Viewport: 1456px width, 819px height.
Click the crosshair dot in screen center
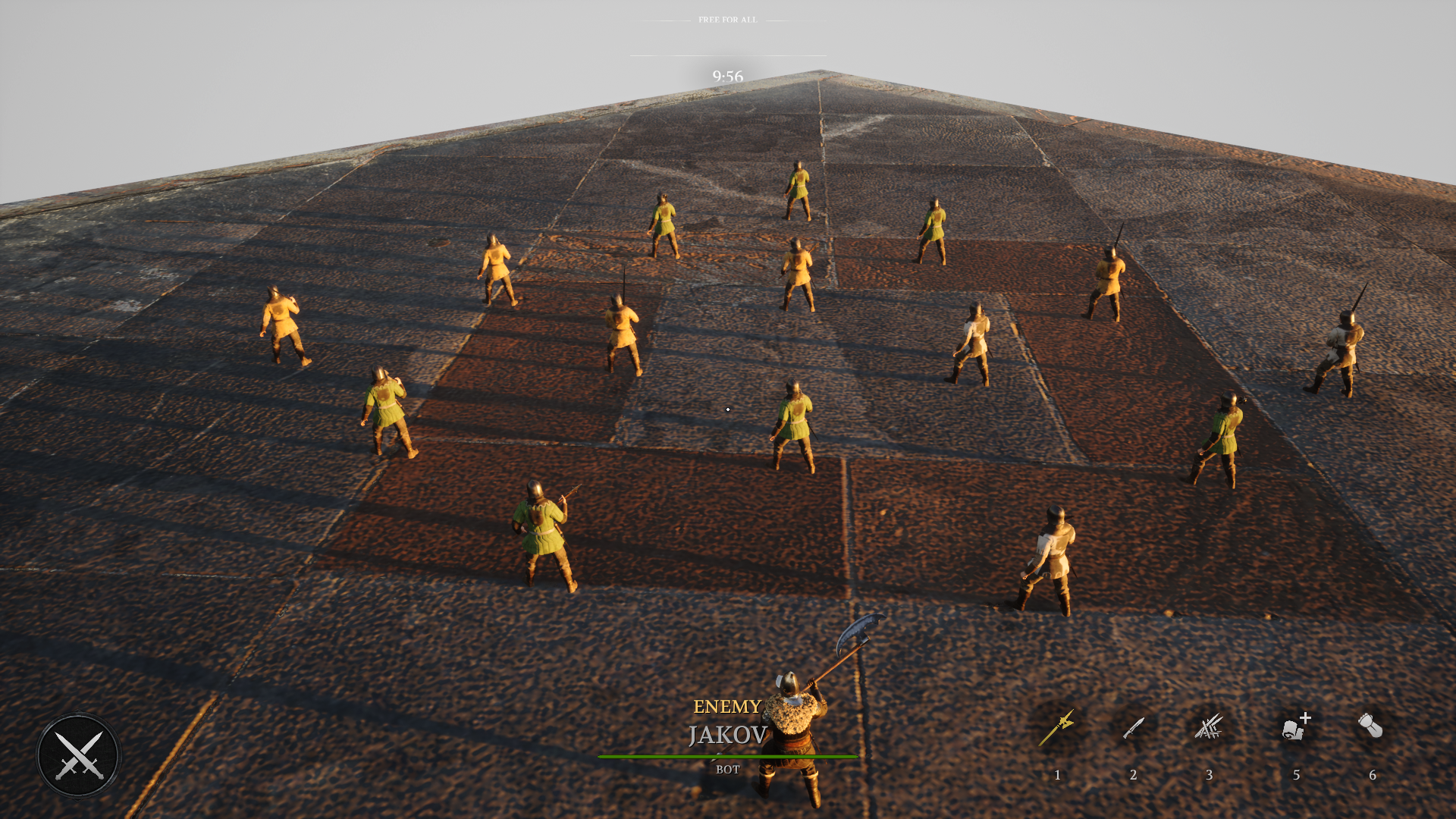pyautogui.click(x=728, y=409)
